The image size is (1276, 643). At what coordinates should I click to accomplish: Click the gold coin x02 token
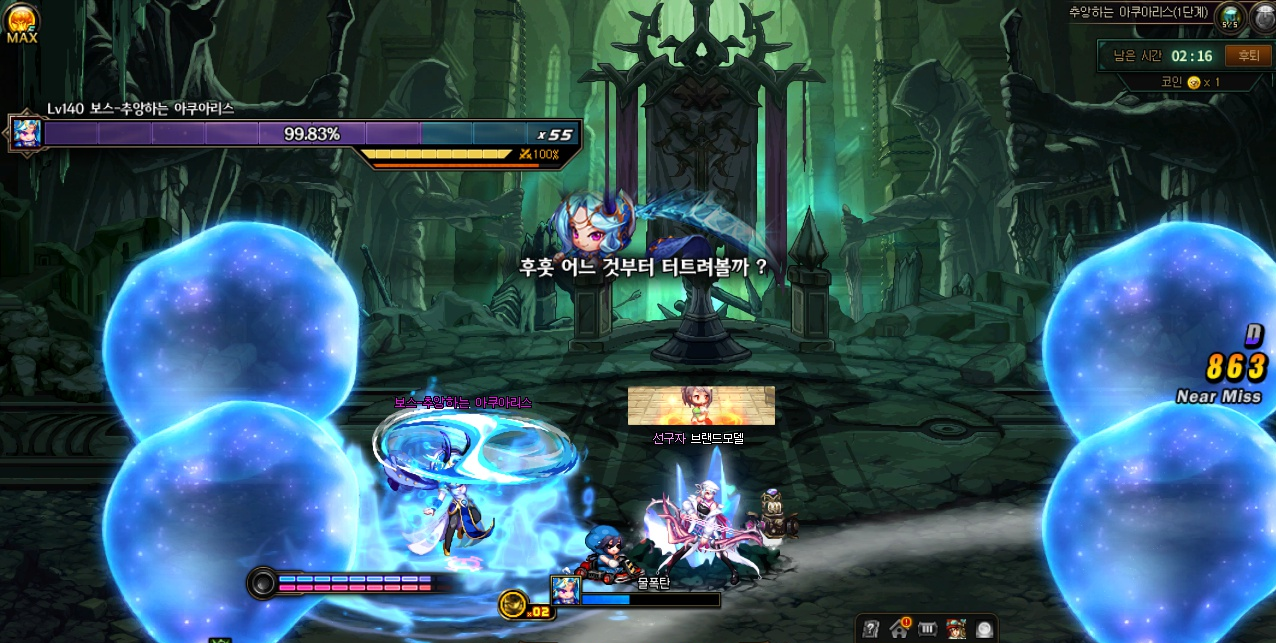[x=514, y=603]
